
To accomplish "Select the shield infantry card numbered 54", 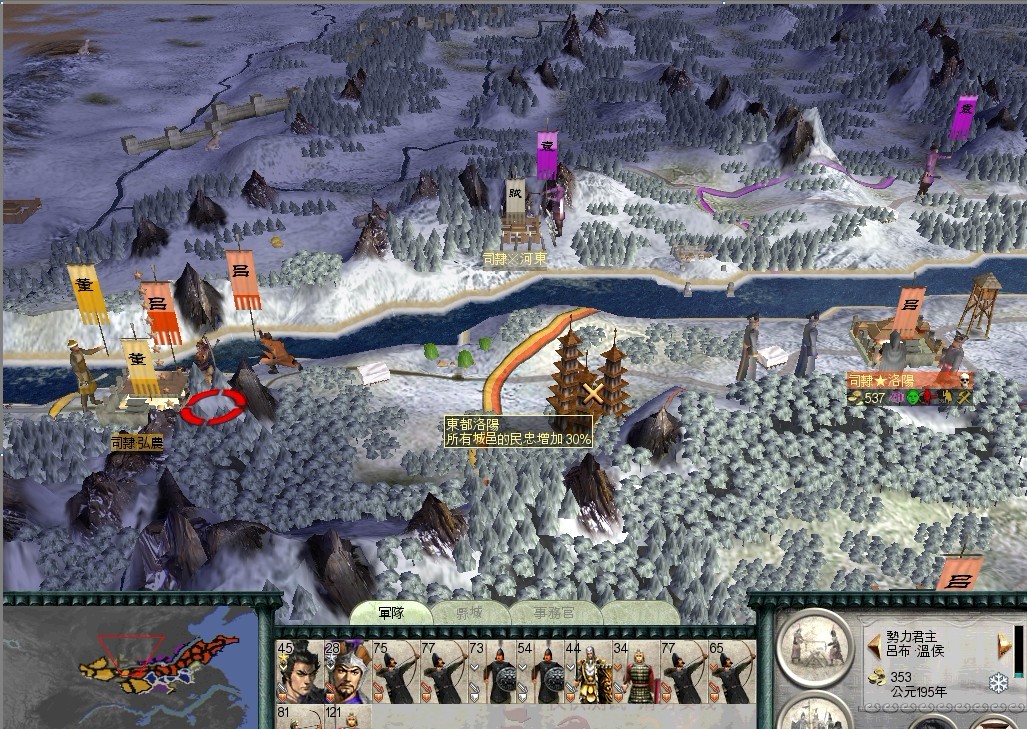I will (x=538, y=672).
